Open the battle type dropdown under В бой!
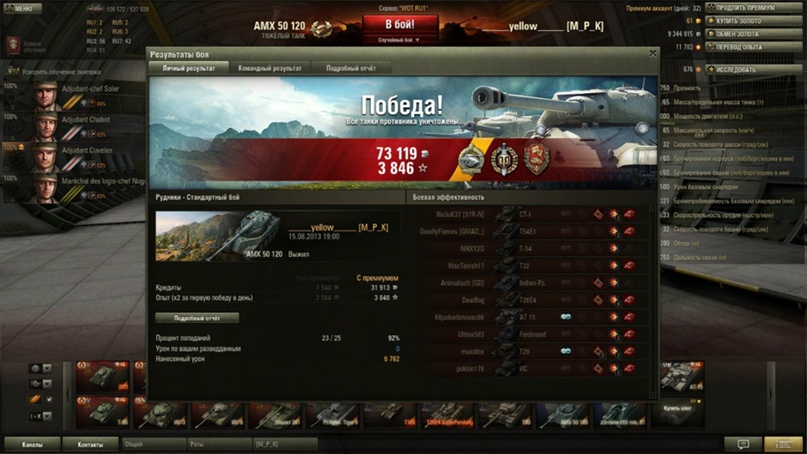 pos(399,41)
